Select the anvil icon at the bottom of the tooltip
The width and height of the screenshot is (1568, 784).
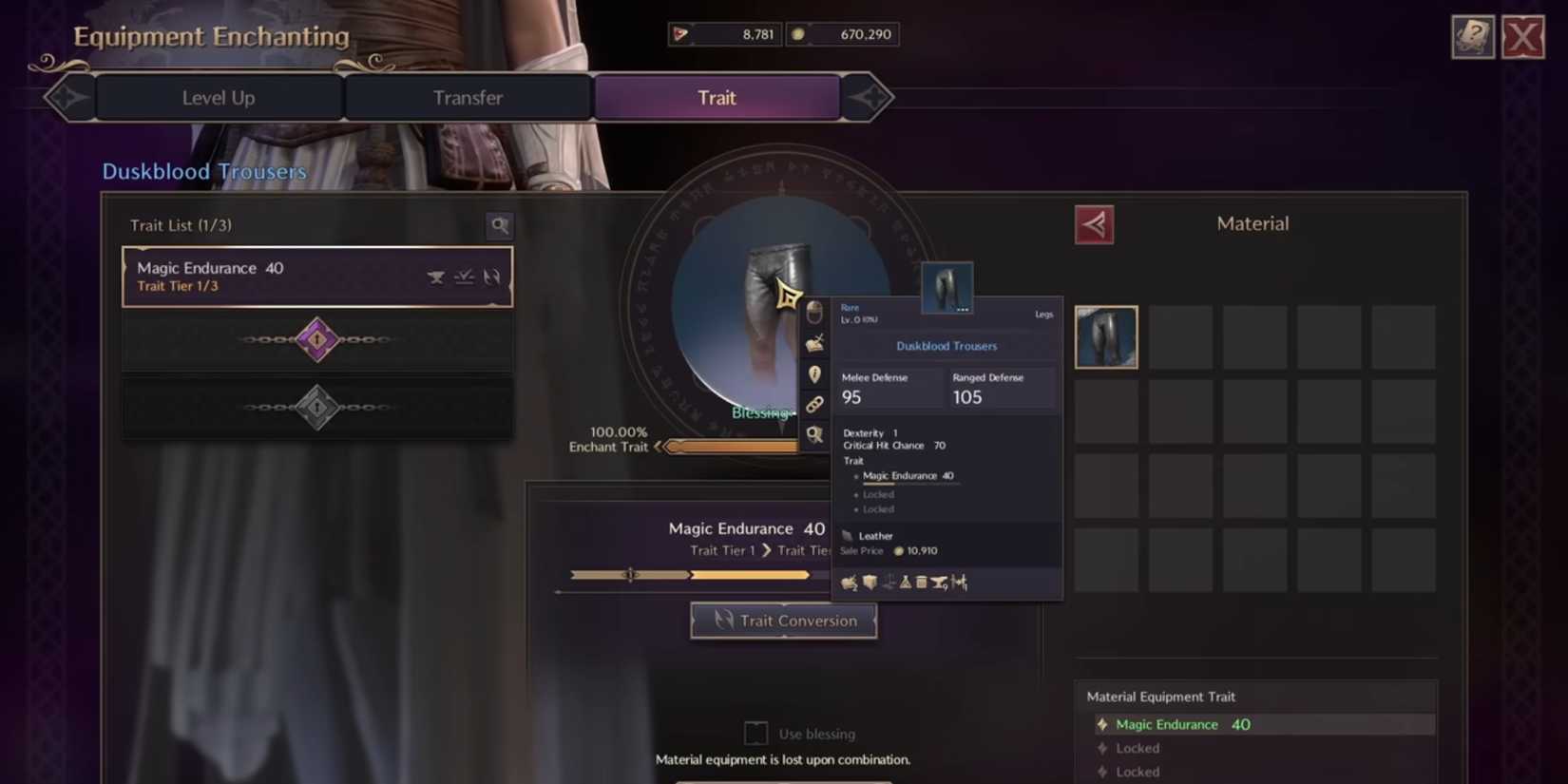[939, 582]
